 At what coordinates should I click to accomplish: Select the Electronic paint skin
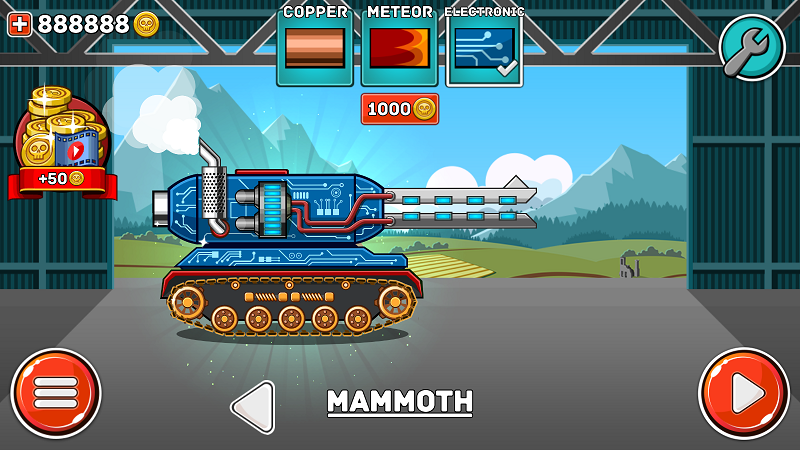coord(484,48)
